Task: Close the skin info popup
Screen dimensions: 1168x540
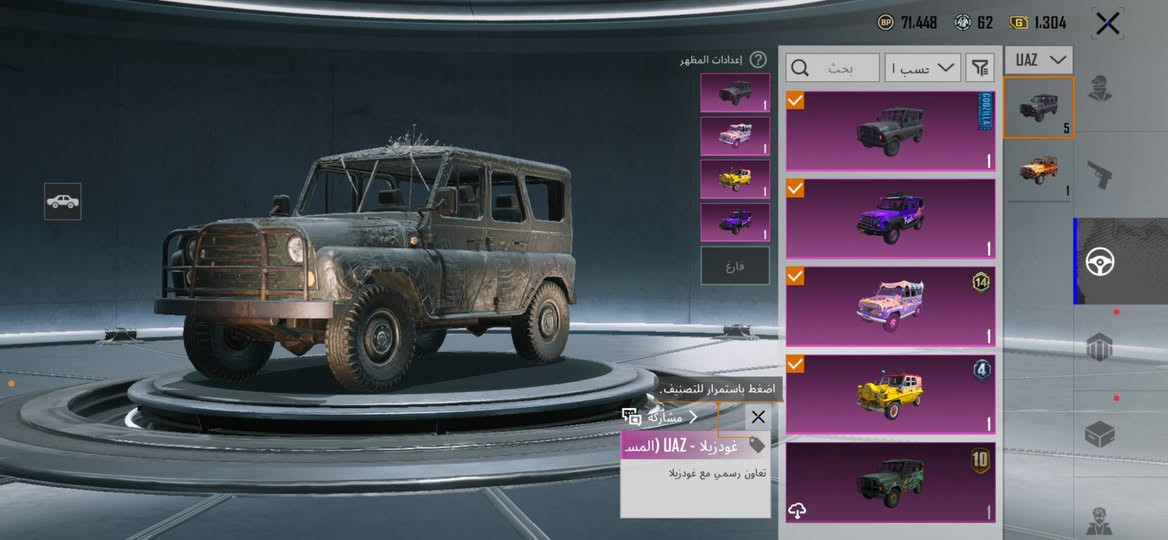Action: tap(758, 417)
